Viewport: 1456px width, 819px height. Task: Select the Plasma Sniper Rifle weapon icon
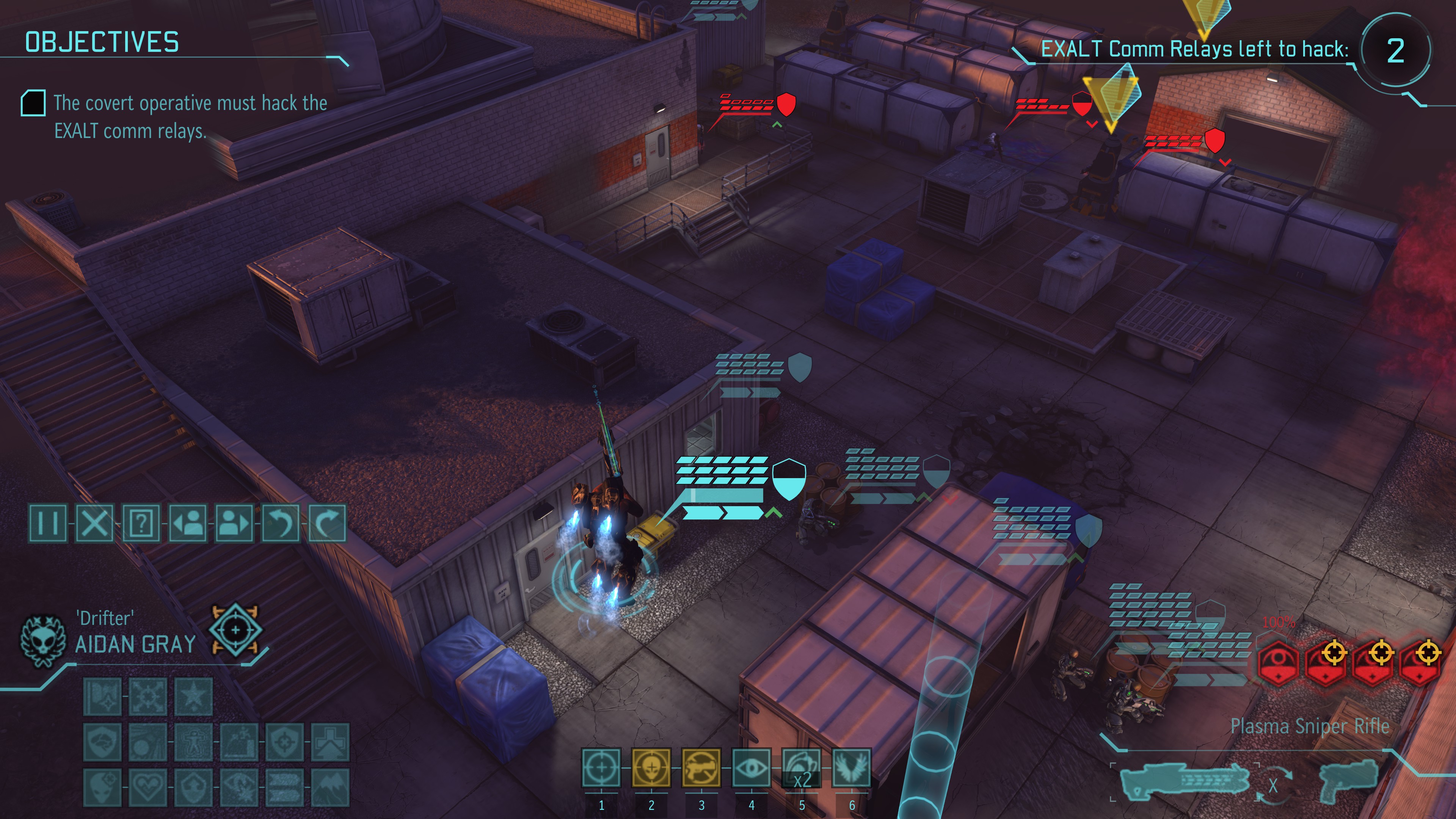tap(1185, 782)
